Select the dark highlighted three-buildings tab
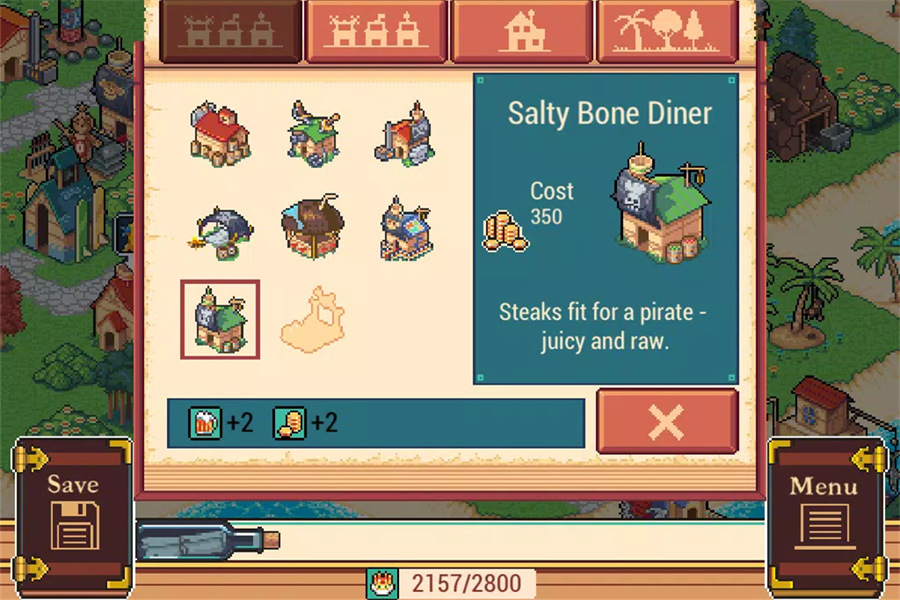This screenshot has height=600, width=900. (x=231, y=32)
